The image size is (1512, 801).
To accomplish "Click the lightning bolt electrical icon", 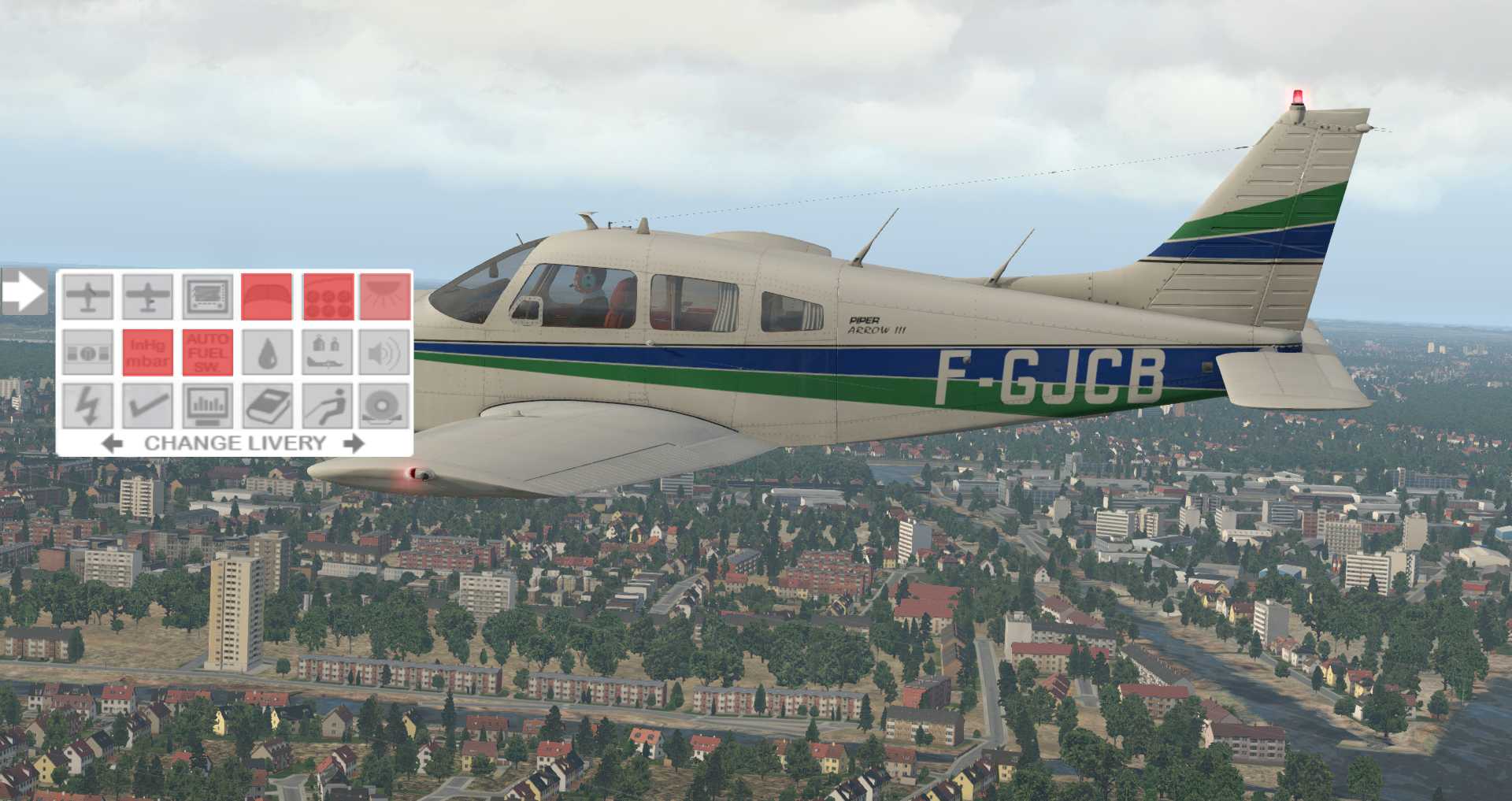I will [87, 406].
